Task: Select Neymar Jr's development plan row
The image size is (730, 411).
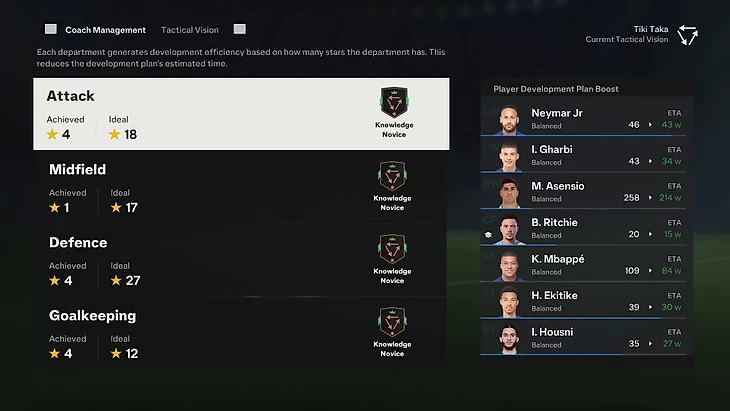Action: click(x=585, y=118)
